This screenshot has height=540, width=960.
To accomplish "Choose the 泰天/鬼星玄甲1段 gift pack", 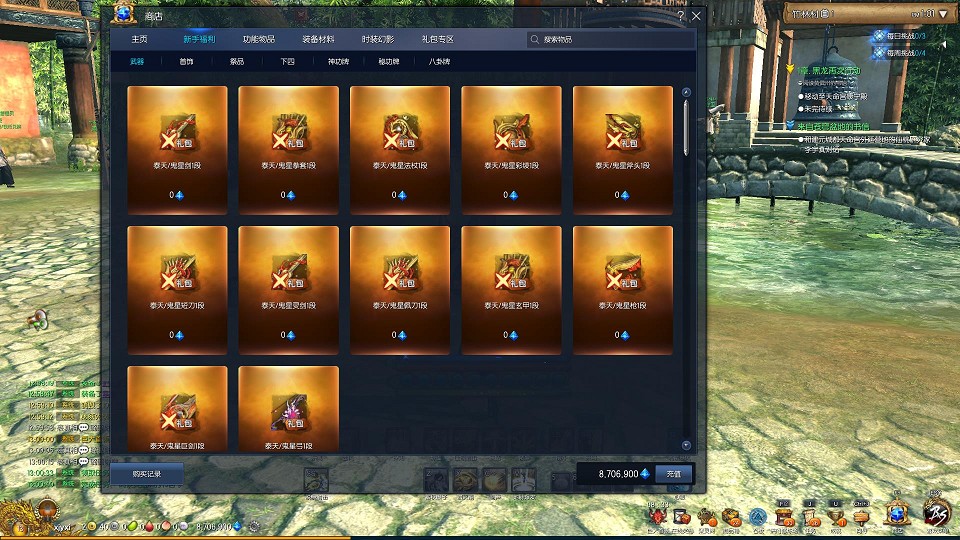I will pos(512,289).
